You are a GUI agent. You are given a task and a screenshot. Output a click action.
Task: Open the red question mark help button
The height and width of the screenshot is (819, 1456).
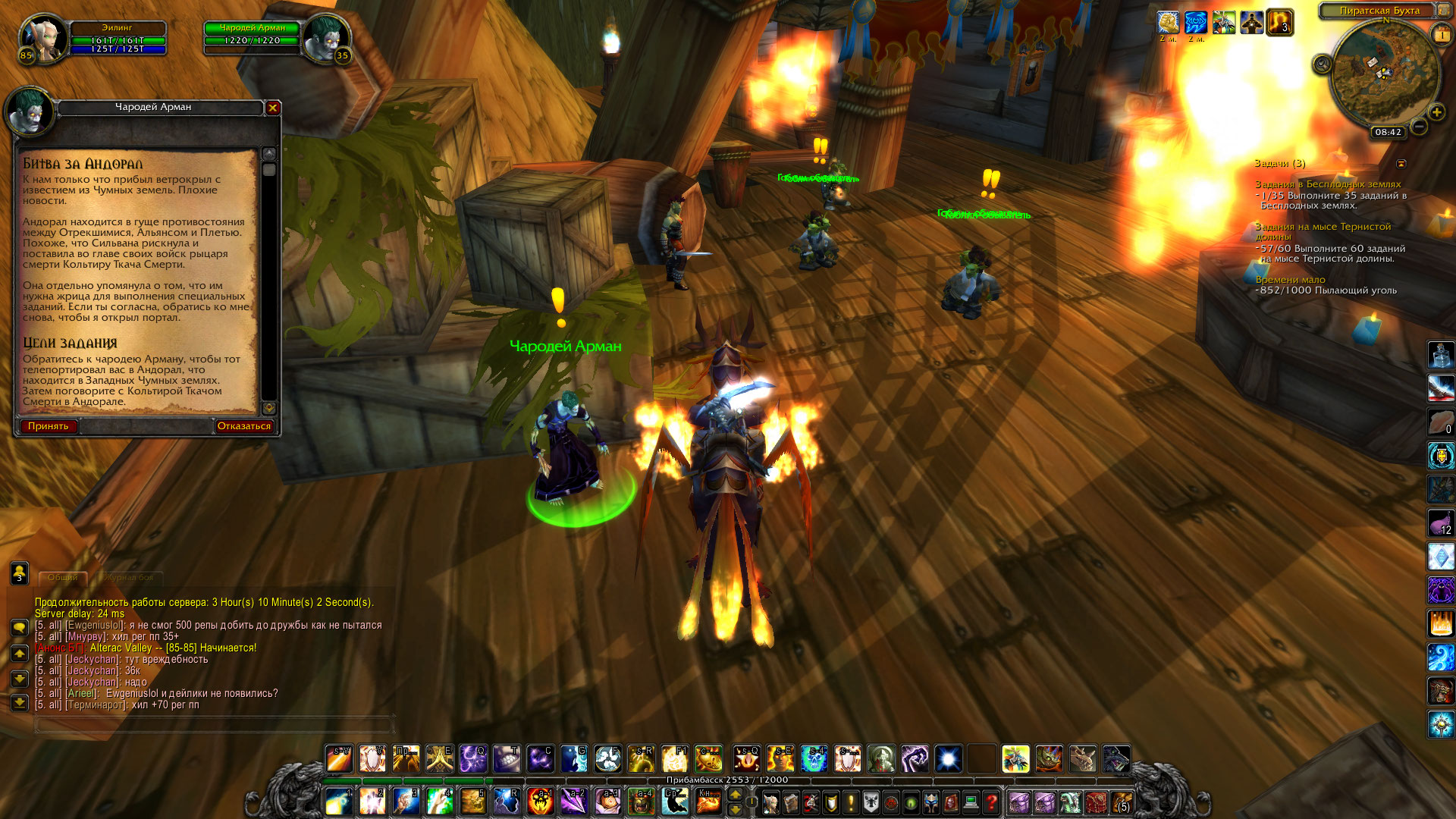[x=990, y=802]
